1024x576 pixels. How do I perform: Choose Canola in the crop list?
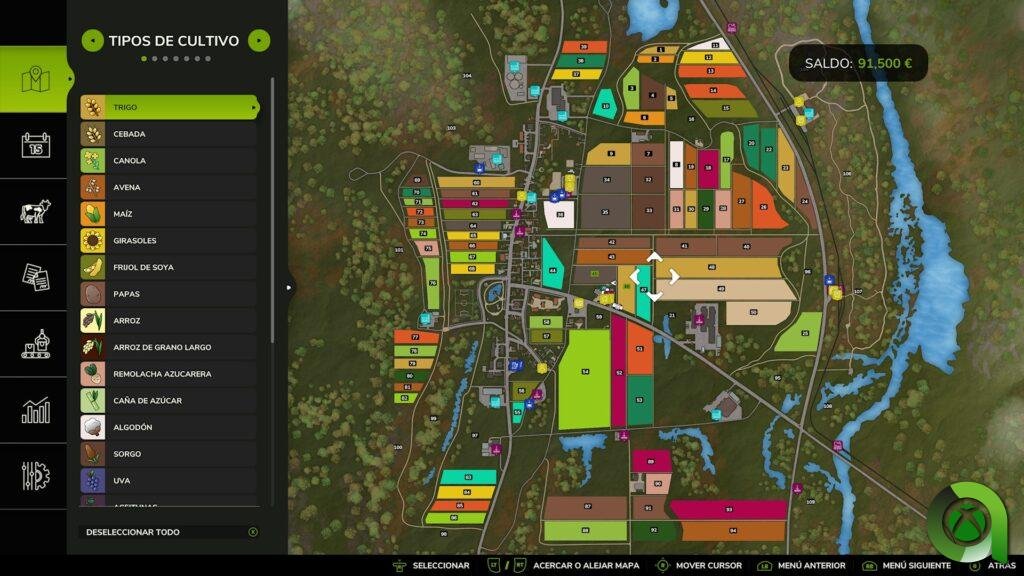click(168, 161)
